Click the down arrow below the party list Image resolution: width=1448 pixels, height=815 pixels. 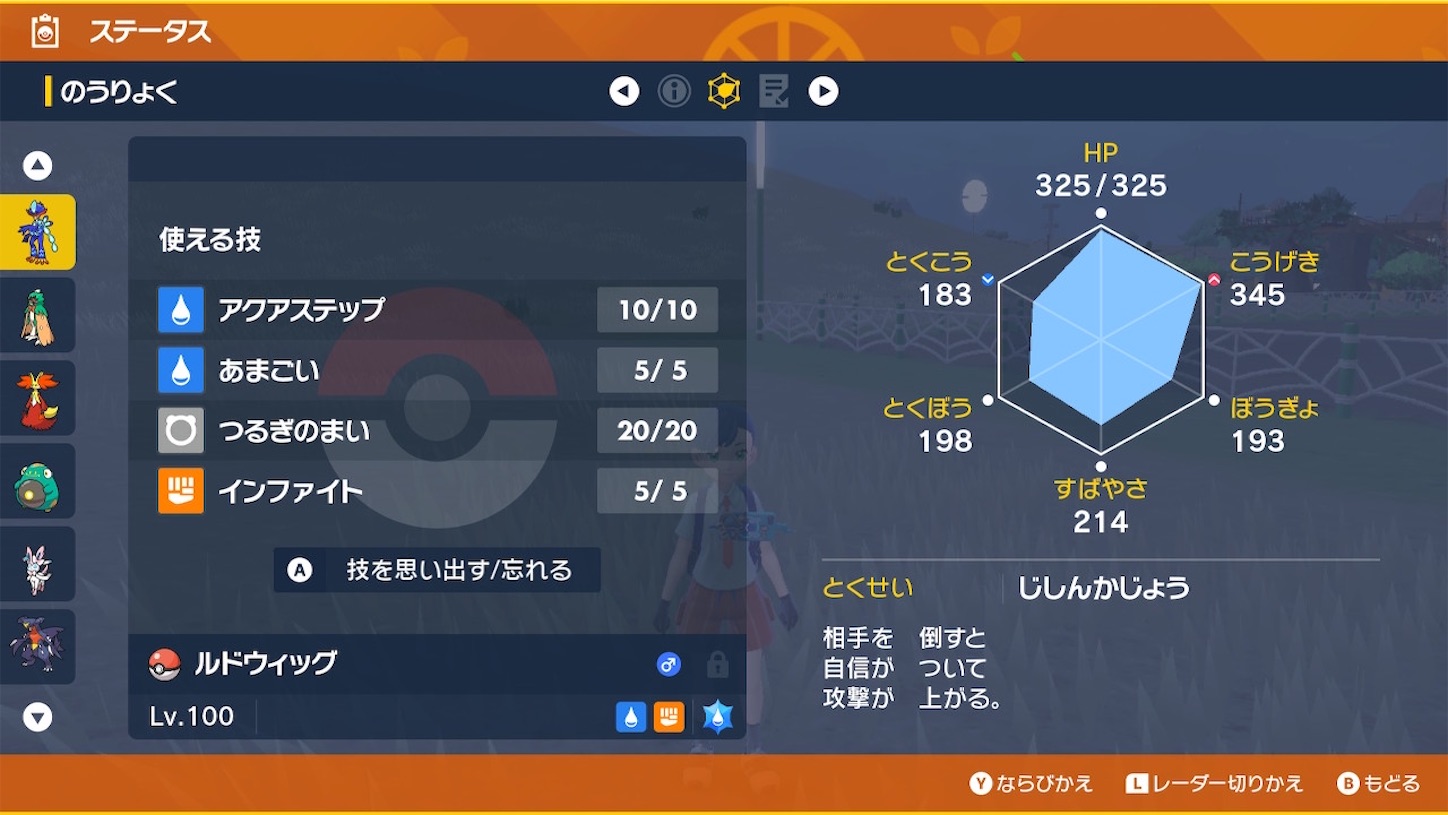tap(37, 716)
